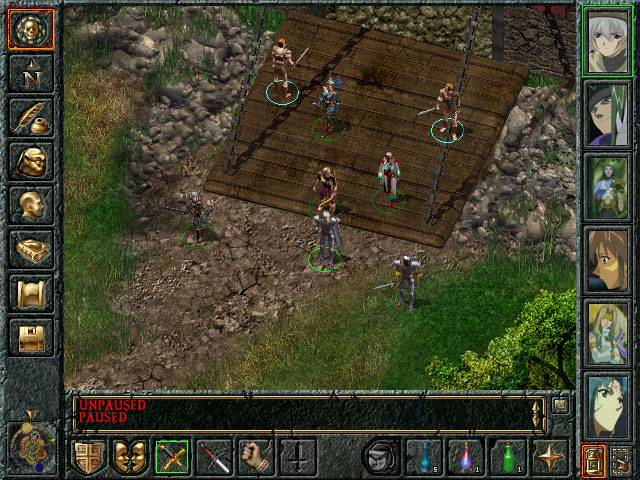This screenshot has height=480, width=640.
Task: Select the green-highlighted bow weapon slot
Action: [x=172, y=457]
